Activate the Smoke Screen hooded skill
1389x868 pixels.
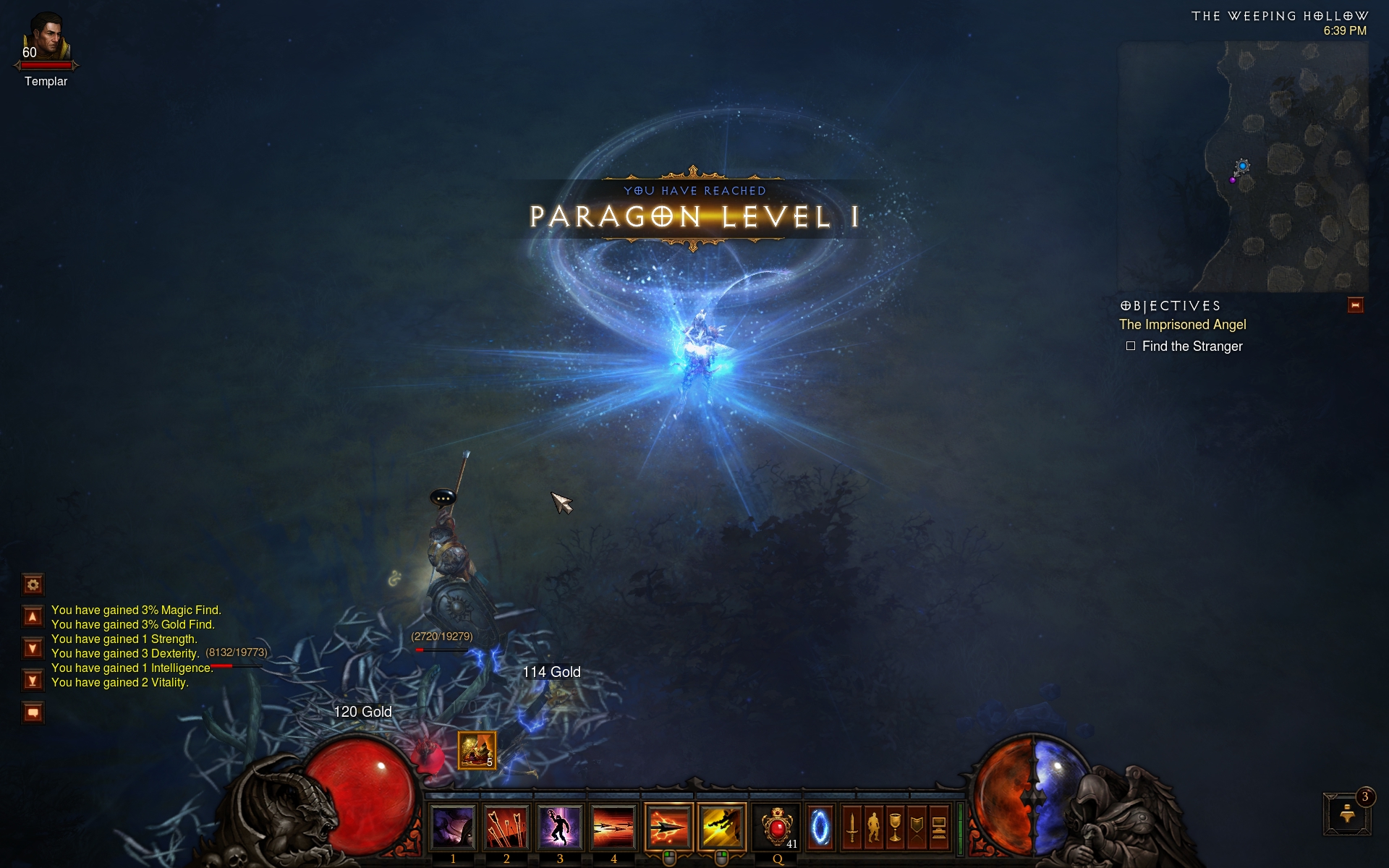click(x=453, y=827)
